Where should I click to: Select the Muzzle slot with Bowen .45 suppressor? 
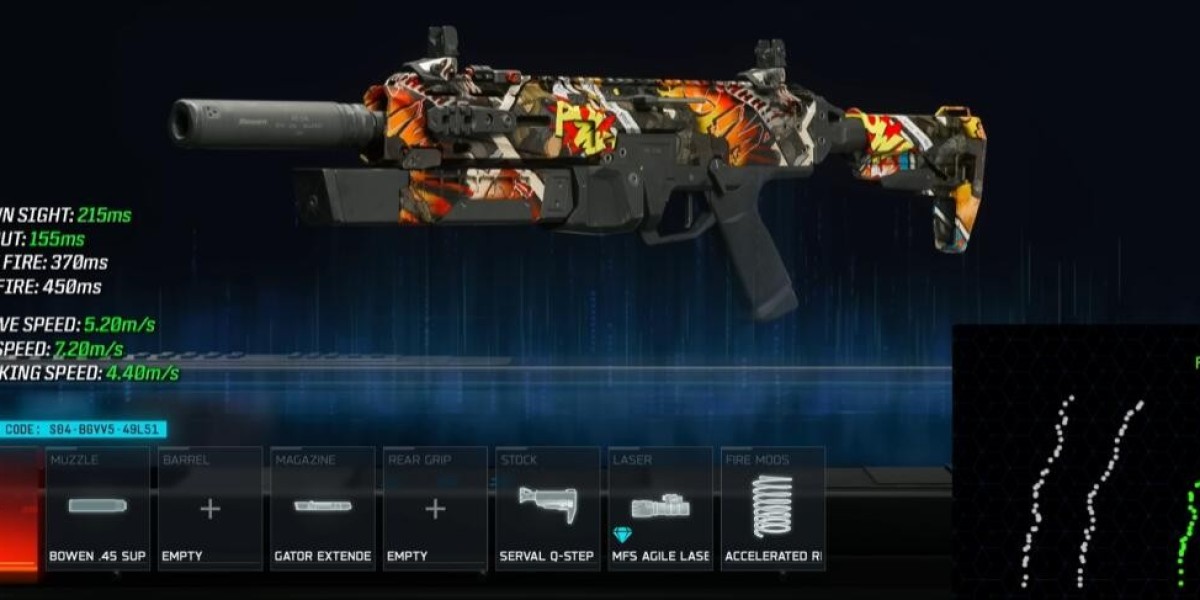pos(97,509)
